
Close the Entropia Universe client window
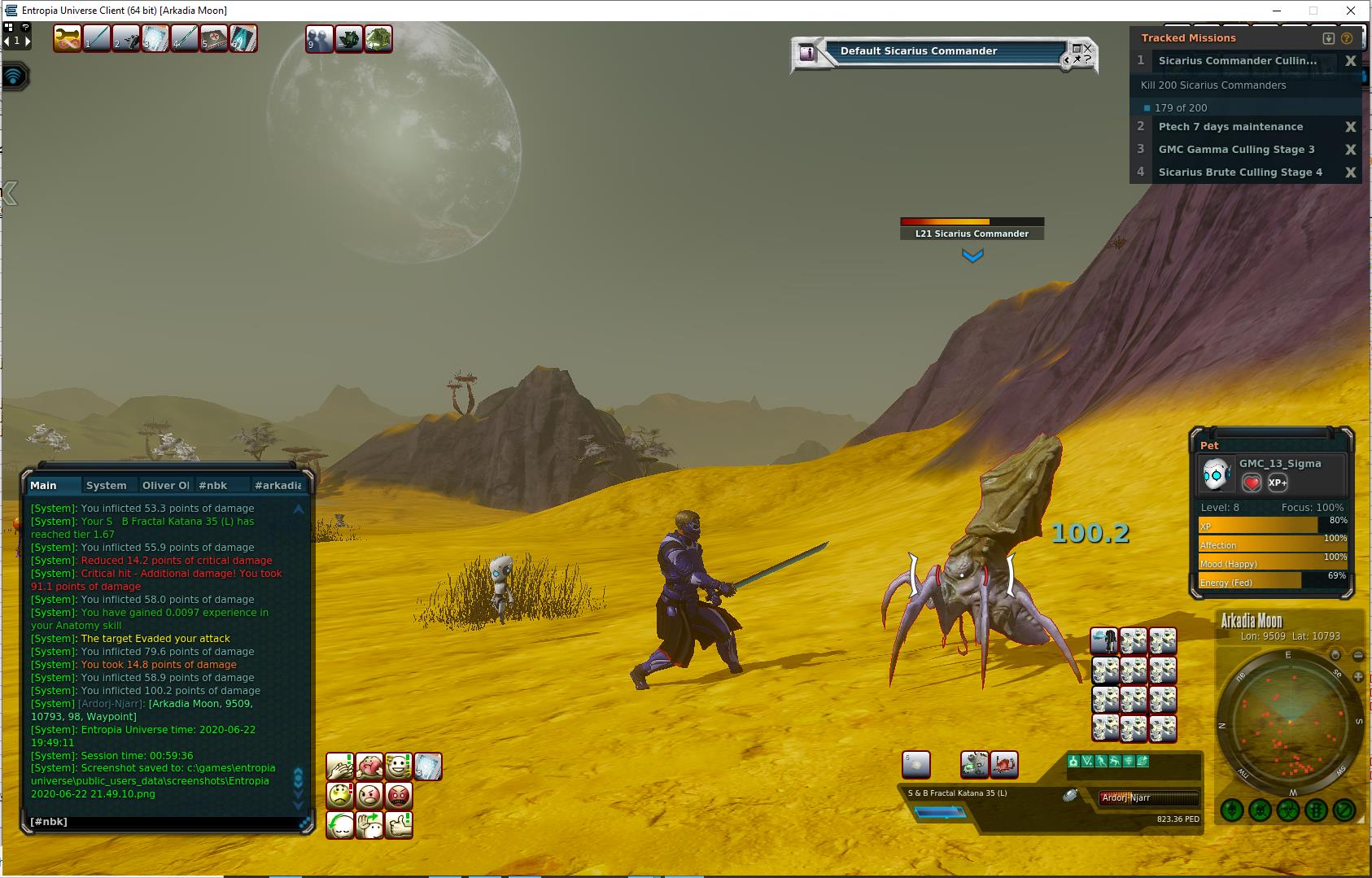point(1352,11)
